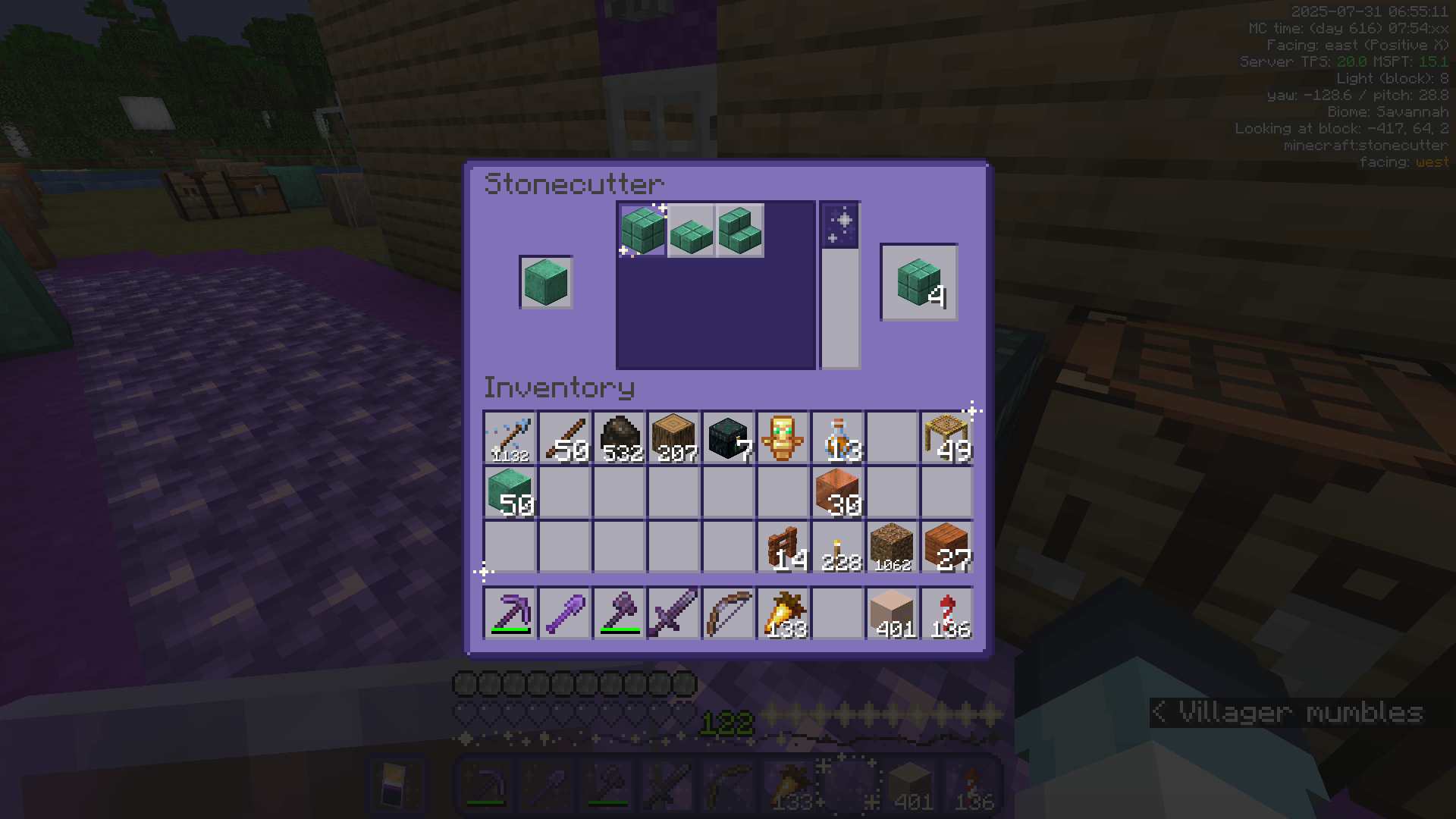
Task: Select the dirt stack of 1062
Action: coord(893,548)
